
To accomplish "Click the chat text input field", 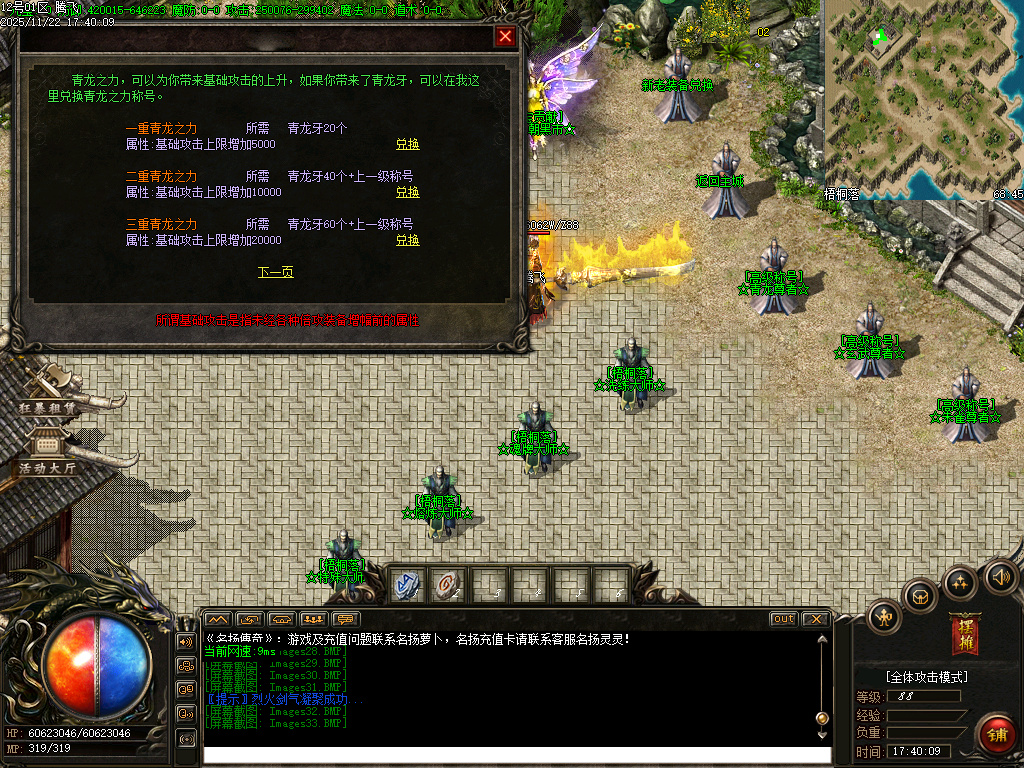I will coord(515,755).
